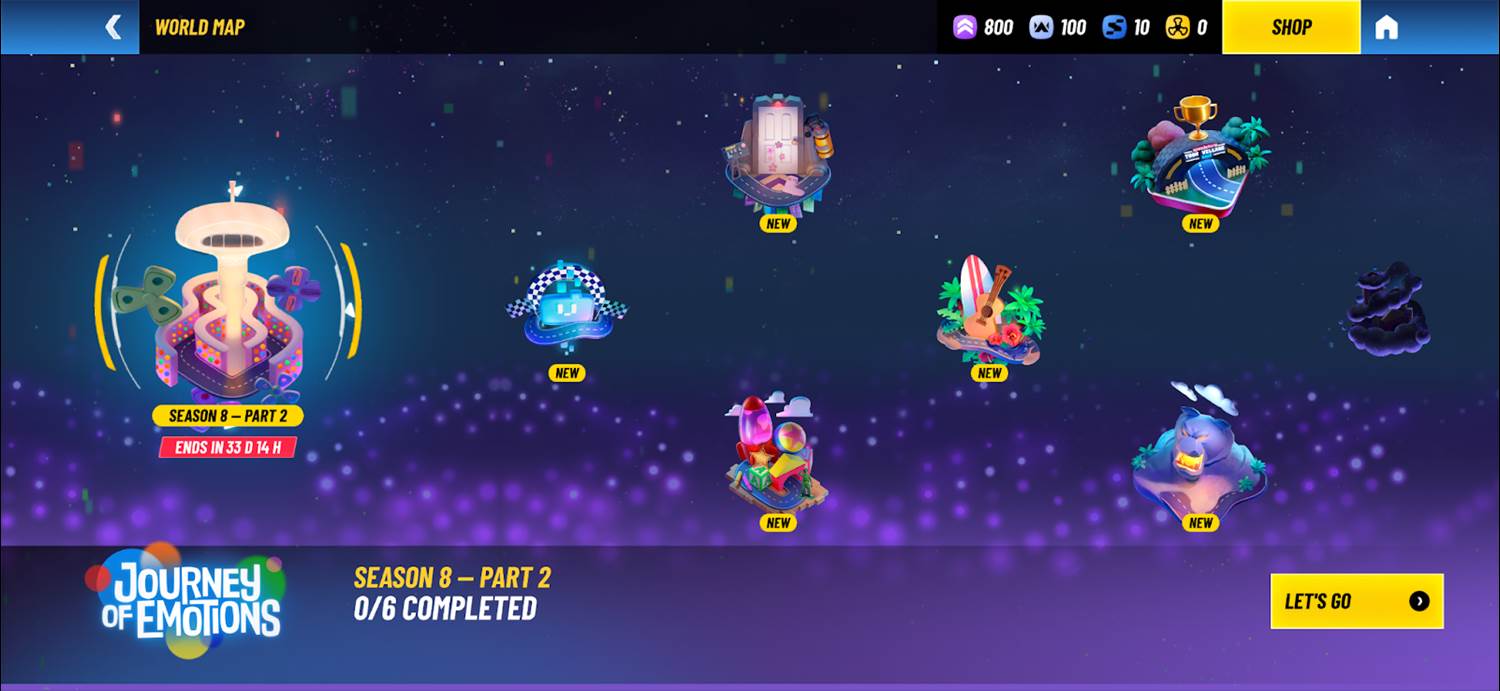
Task: Return to the home screen
Action: (x=1386, y=27)
